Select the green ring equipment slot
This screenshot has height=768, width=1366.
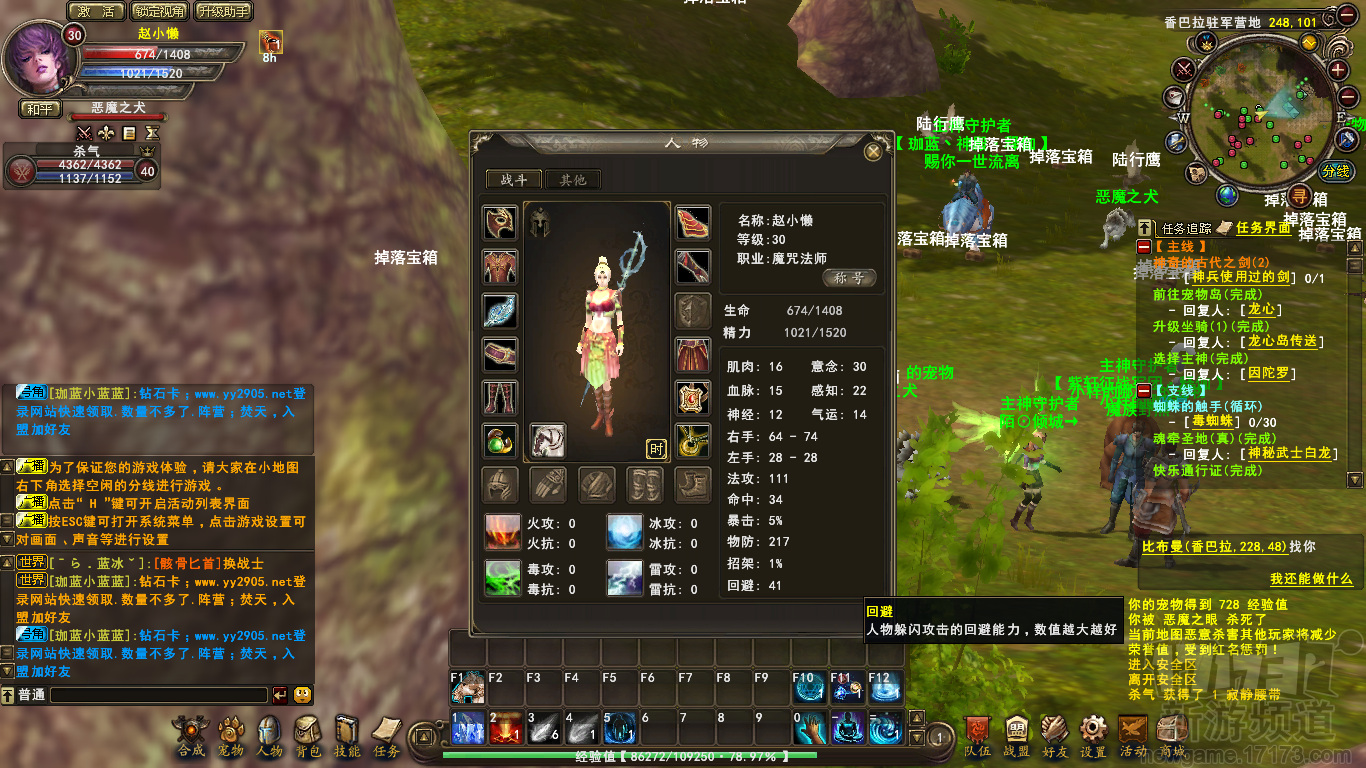[x=500, y=440]
